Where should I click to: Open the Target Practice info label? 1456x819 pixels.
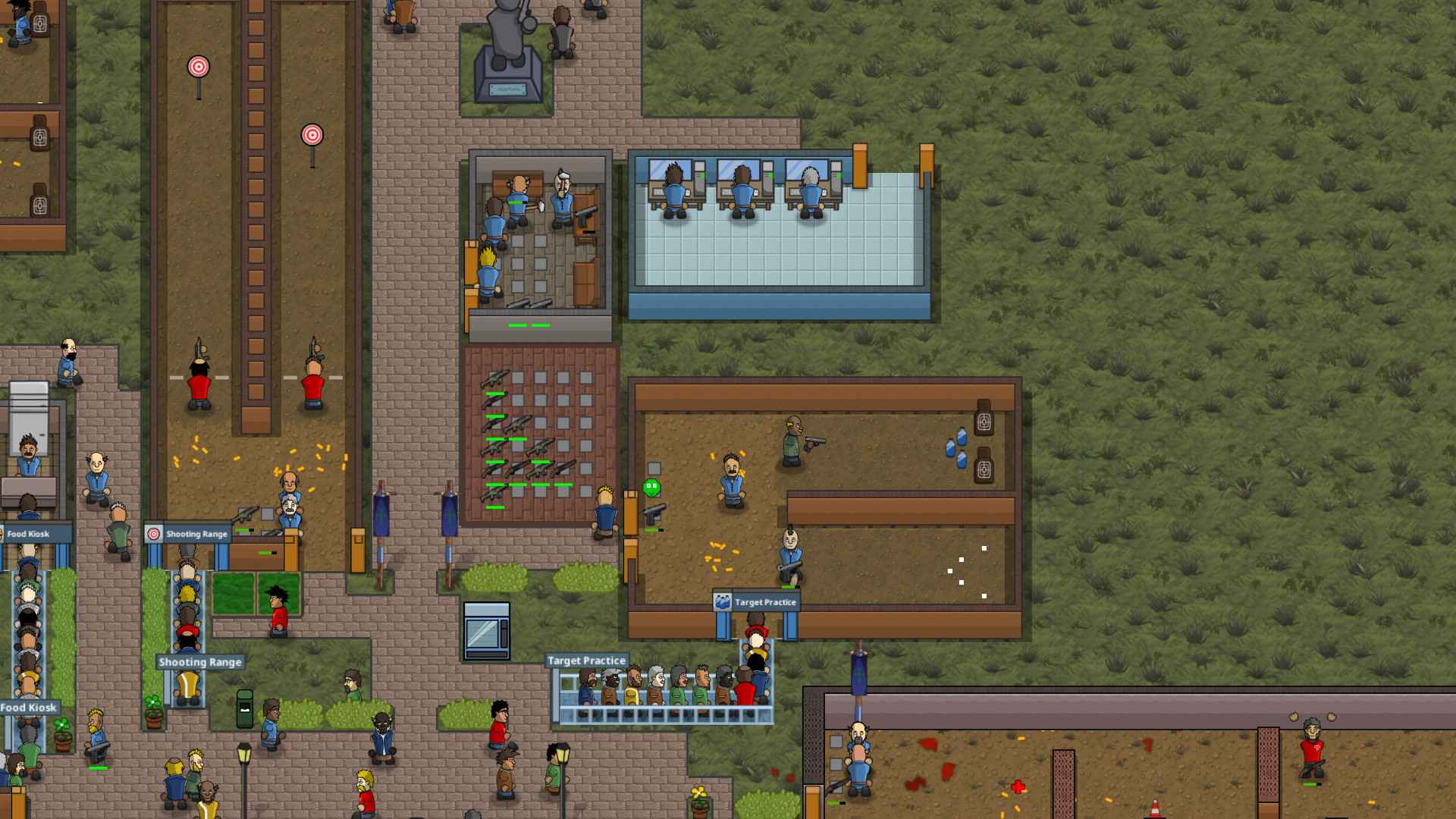coord(586,661)
